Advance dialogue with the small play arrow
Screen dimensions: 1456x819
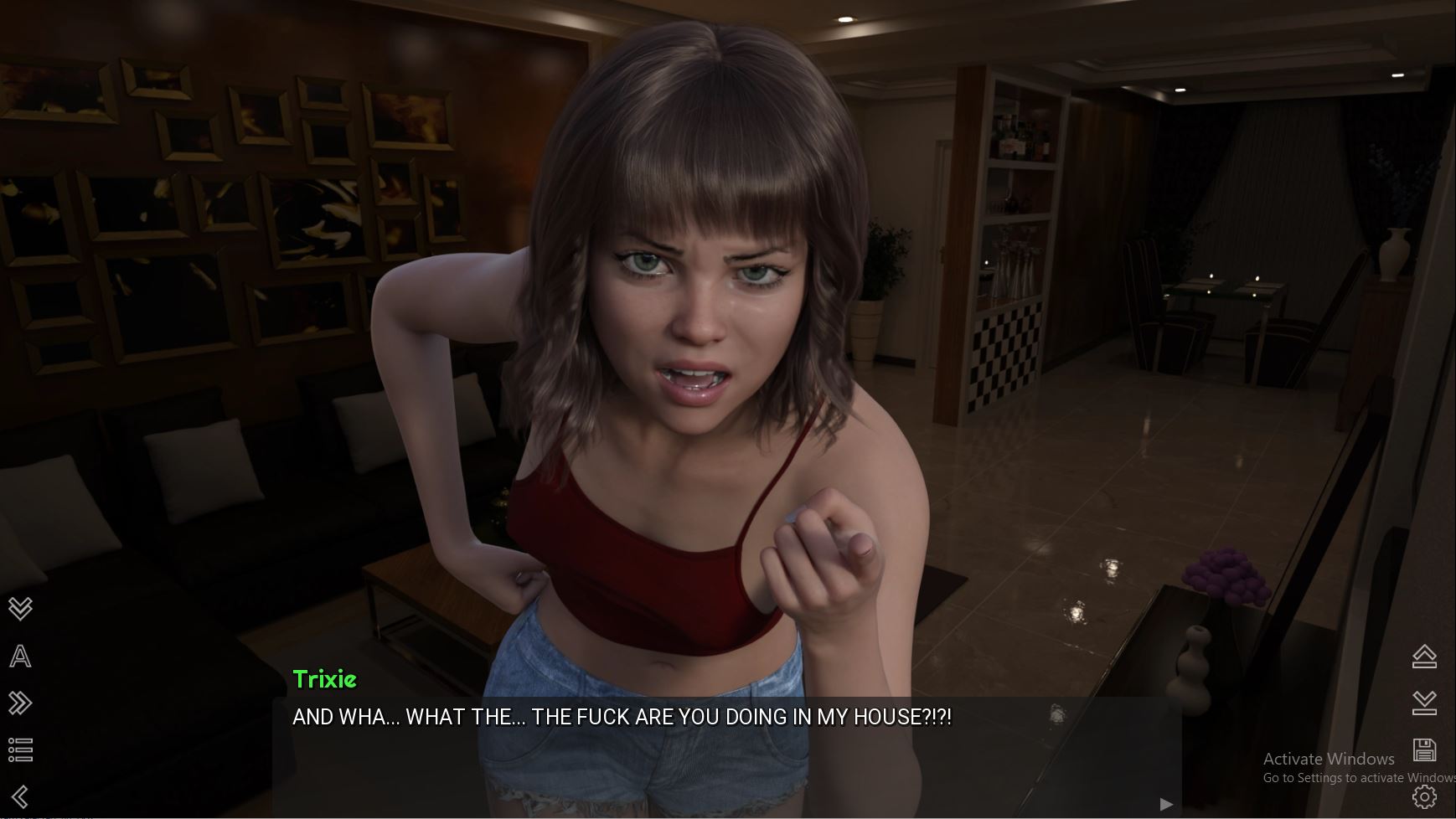1166,805
